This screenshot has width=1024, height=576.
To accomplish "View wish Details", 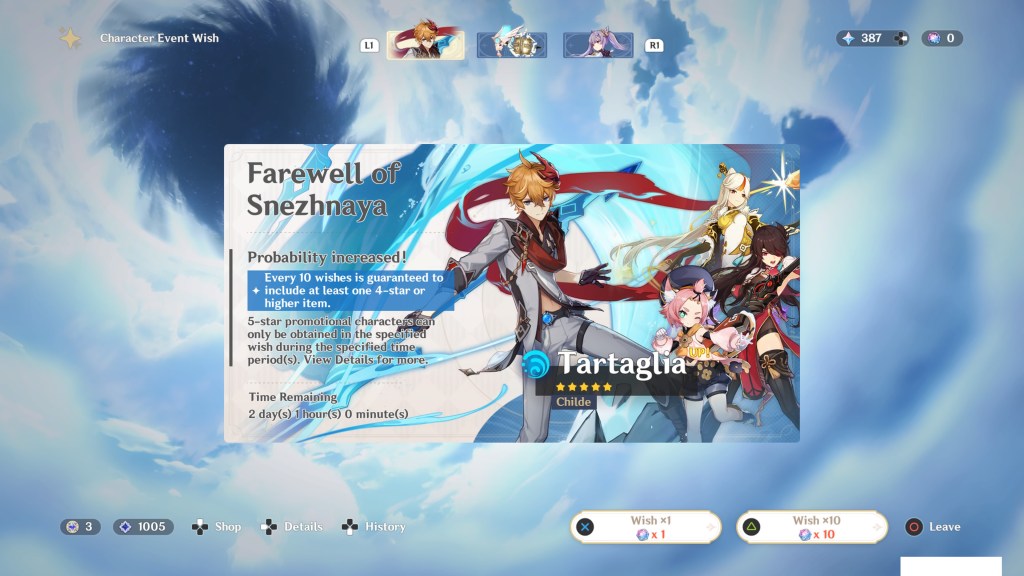I will [x=292, y=527].
